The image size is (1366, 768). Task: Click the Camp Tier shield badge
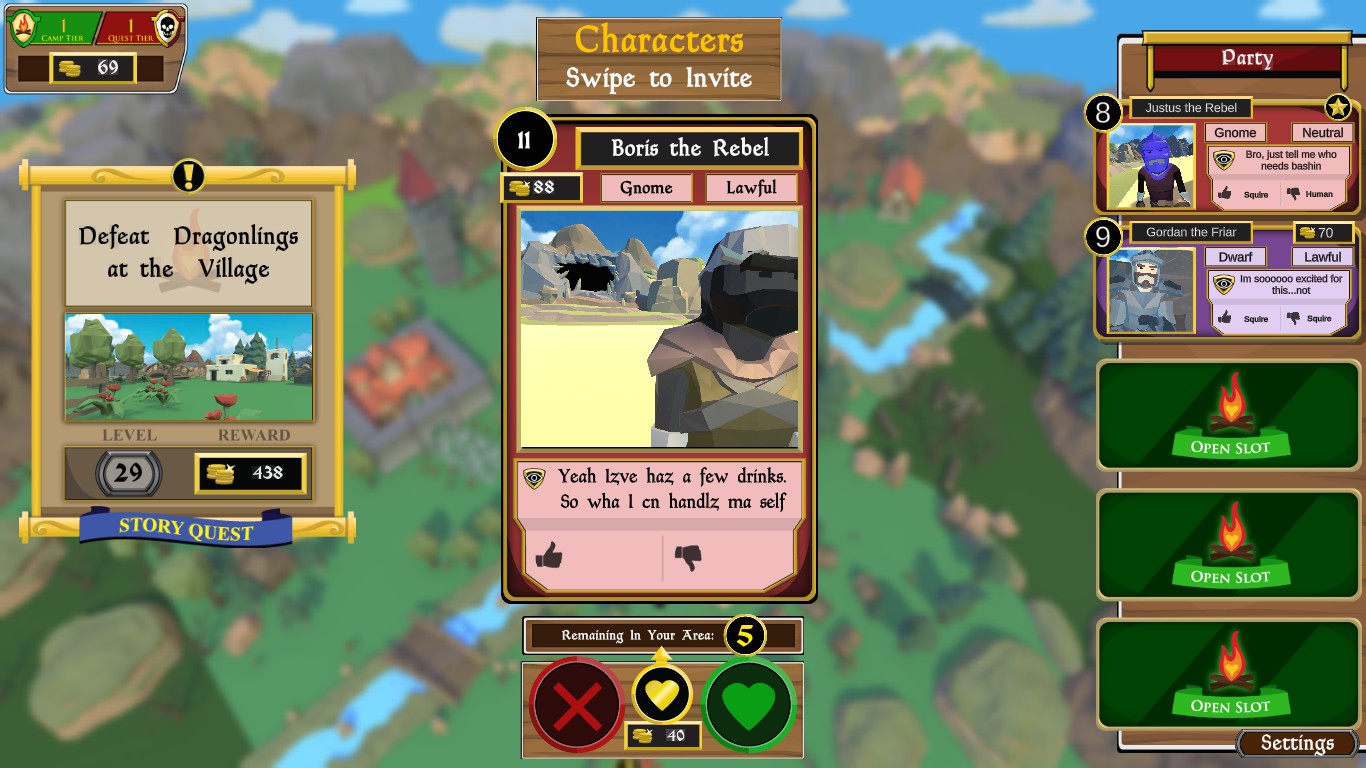pos(24,28)
